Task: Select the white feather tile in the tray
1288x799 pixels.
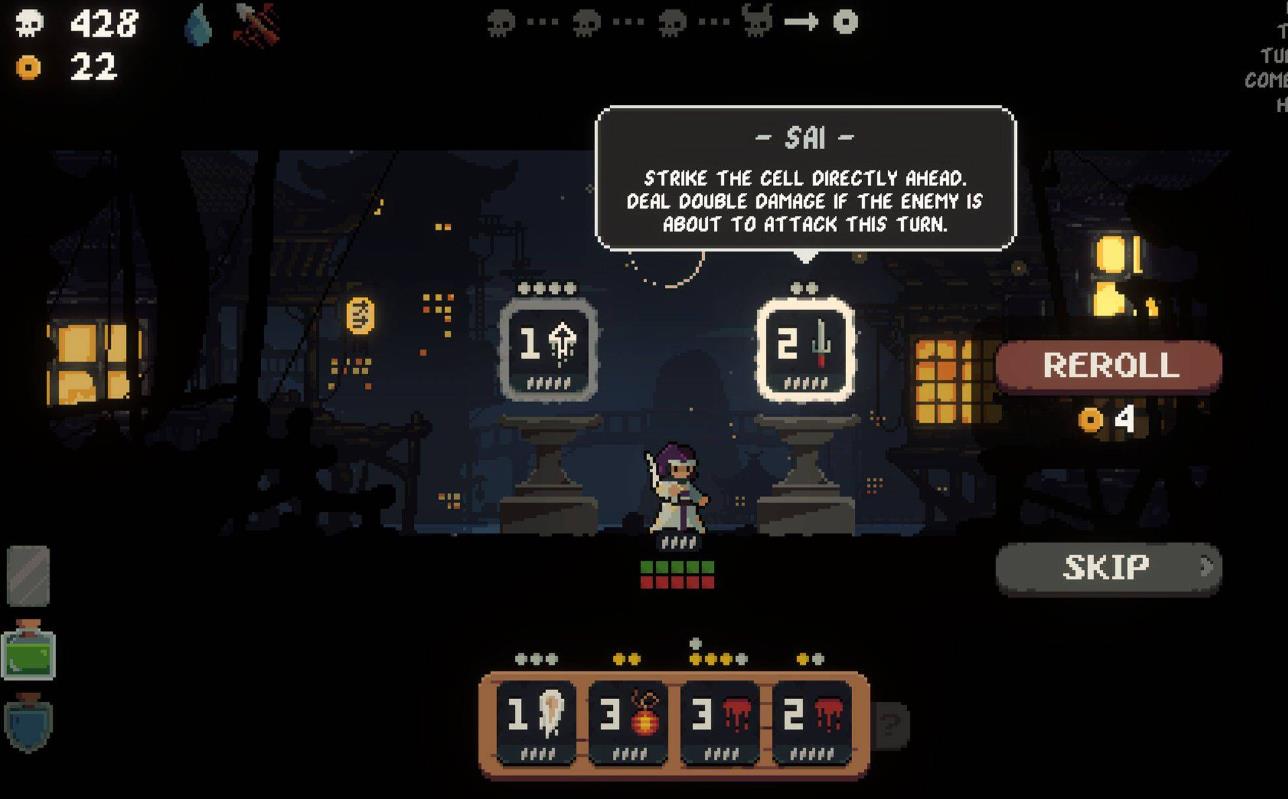Action: (536, 721)
